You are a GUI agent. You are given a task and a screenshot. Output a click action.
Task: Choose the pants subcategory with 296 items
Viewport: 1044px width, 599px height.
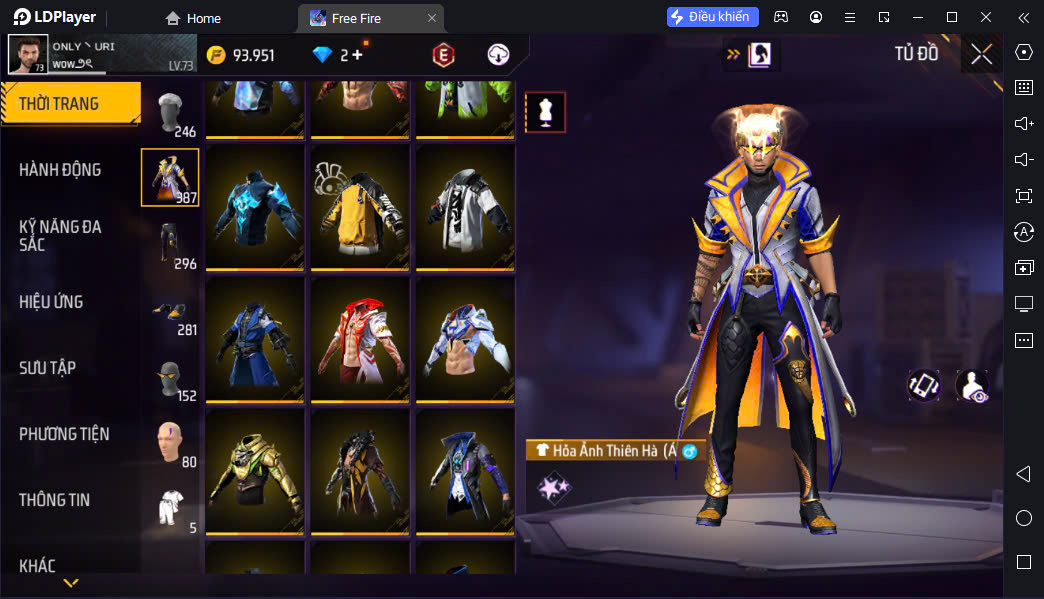click(171, 244)
